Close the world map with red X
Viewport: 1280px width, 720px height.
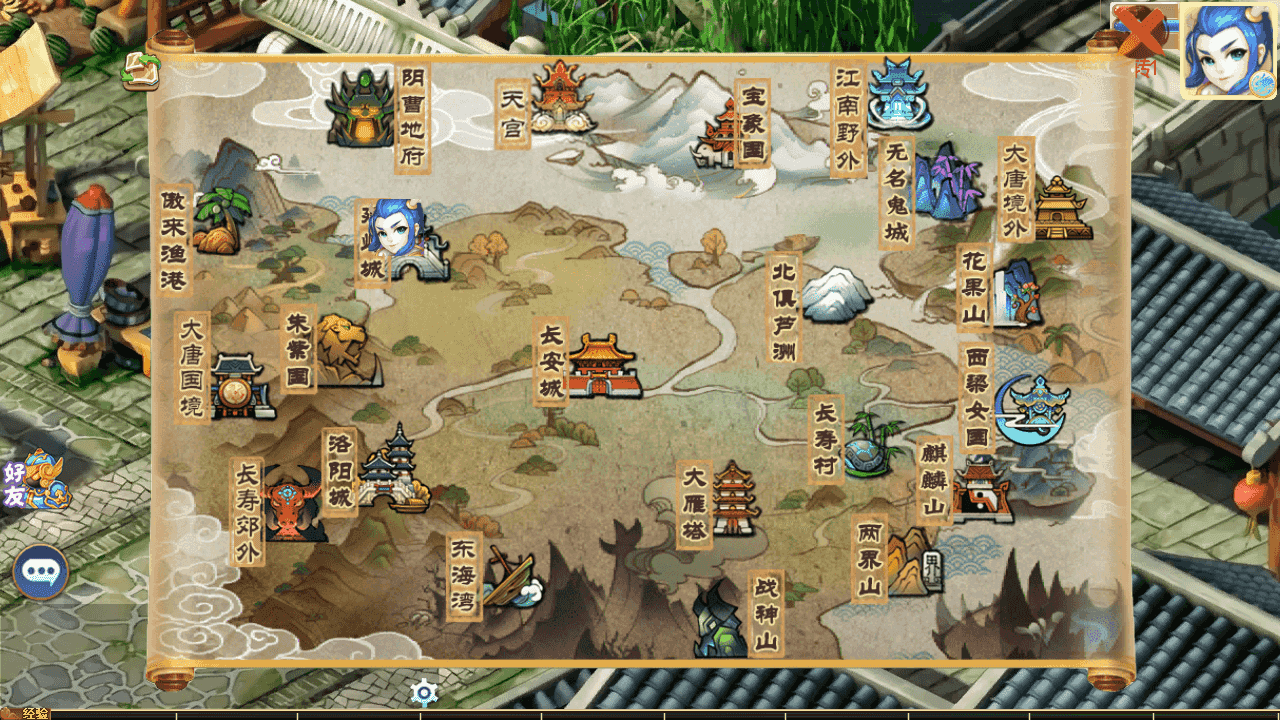tap(1141, 32)
